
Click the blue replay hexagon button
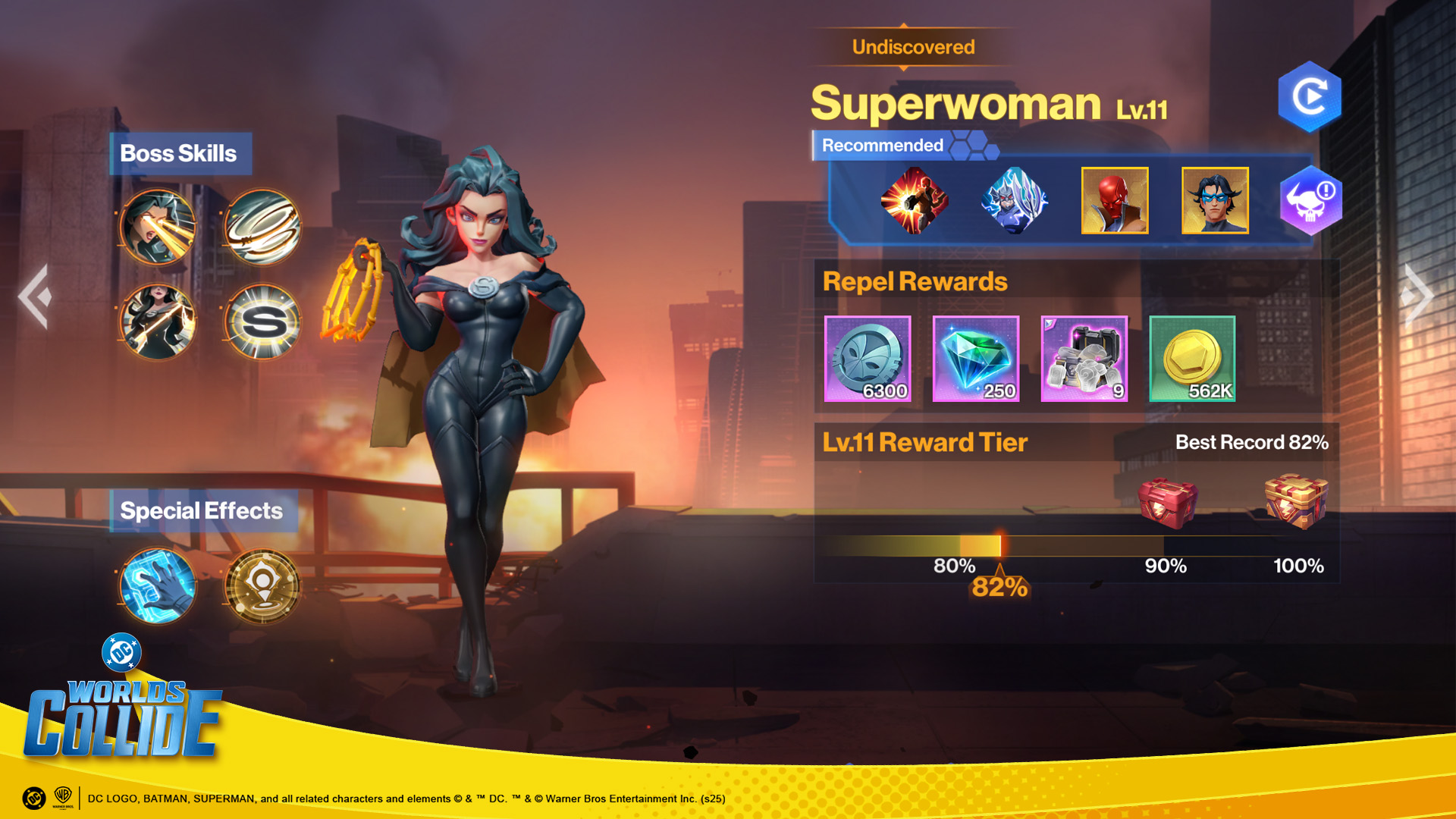[1310, 97]
